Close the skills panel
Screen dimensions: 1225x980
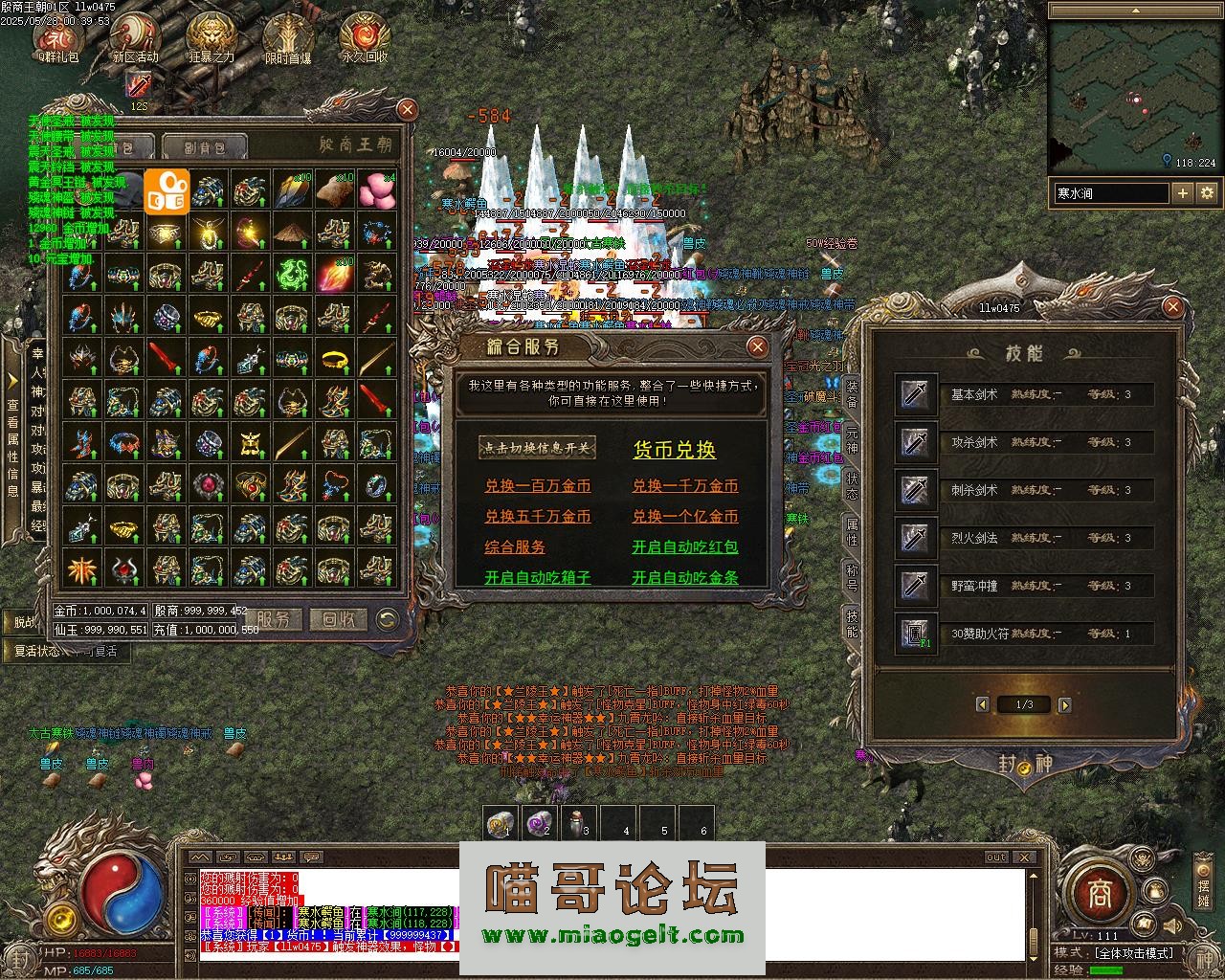(1172, 307)
